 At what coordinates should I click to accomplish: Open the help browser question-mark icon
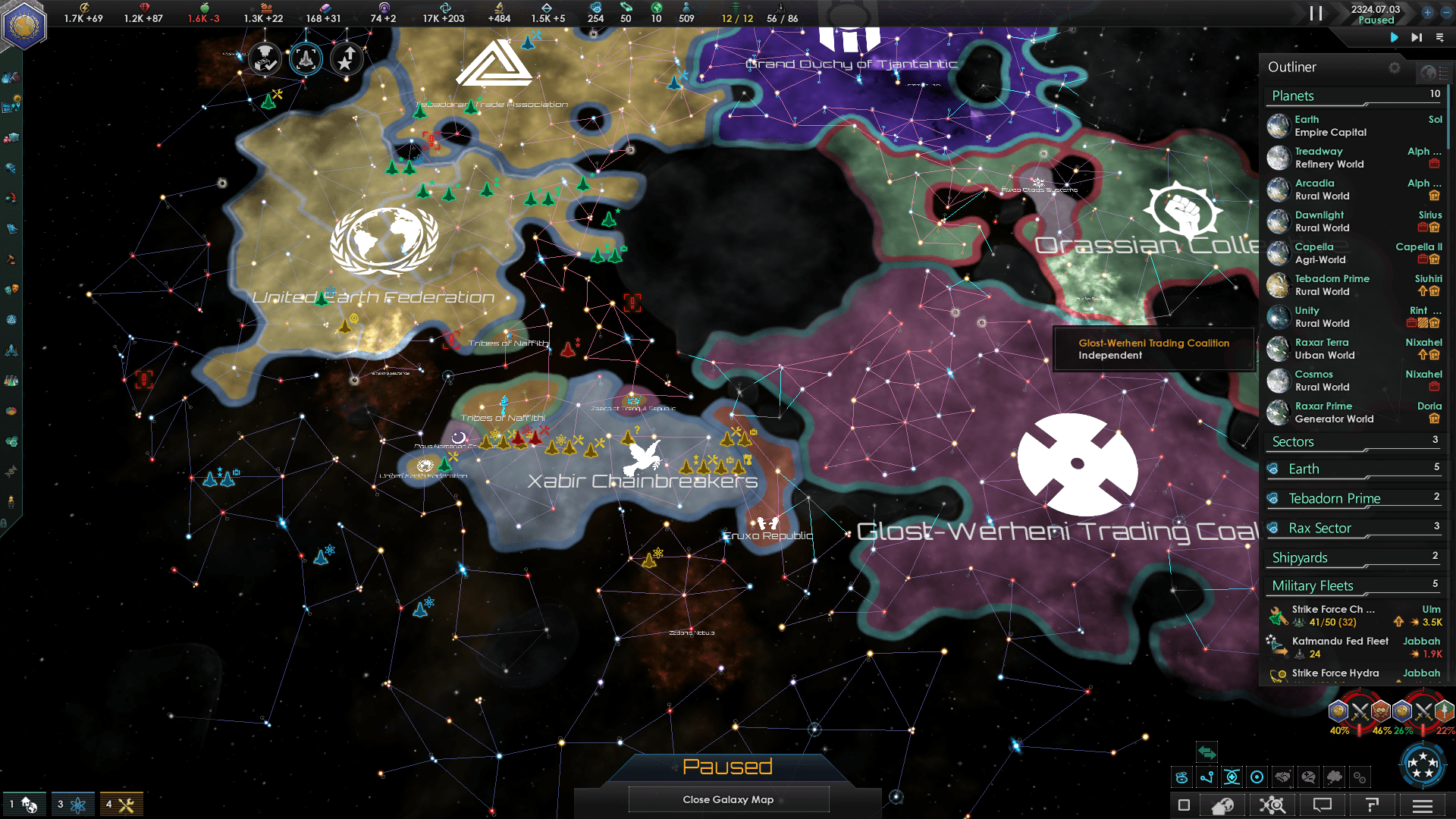point(1371,806)
